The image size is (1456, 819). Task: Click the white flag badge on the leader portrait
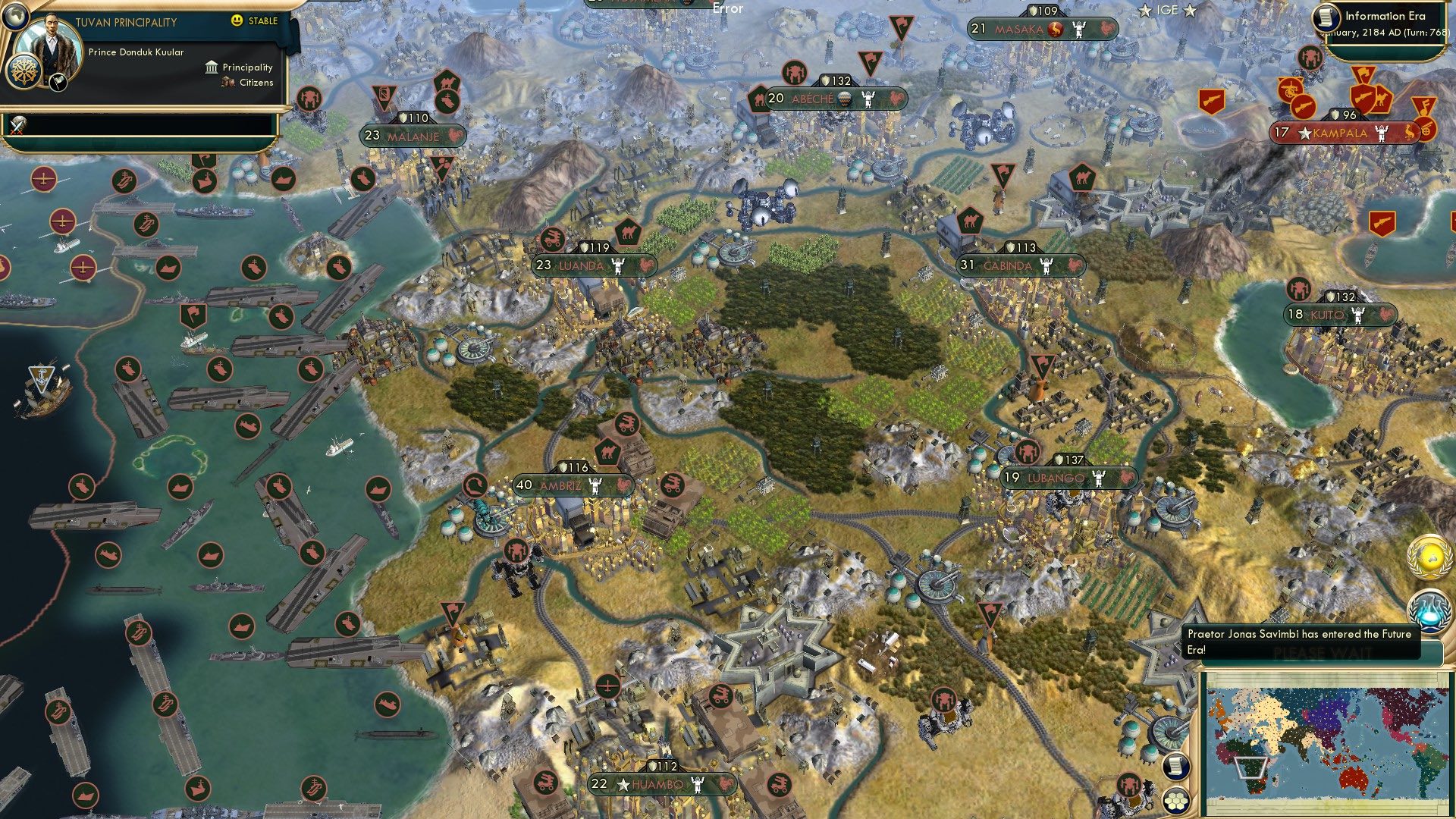tap(58, 83)
